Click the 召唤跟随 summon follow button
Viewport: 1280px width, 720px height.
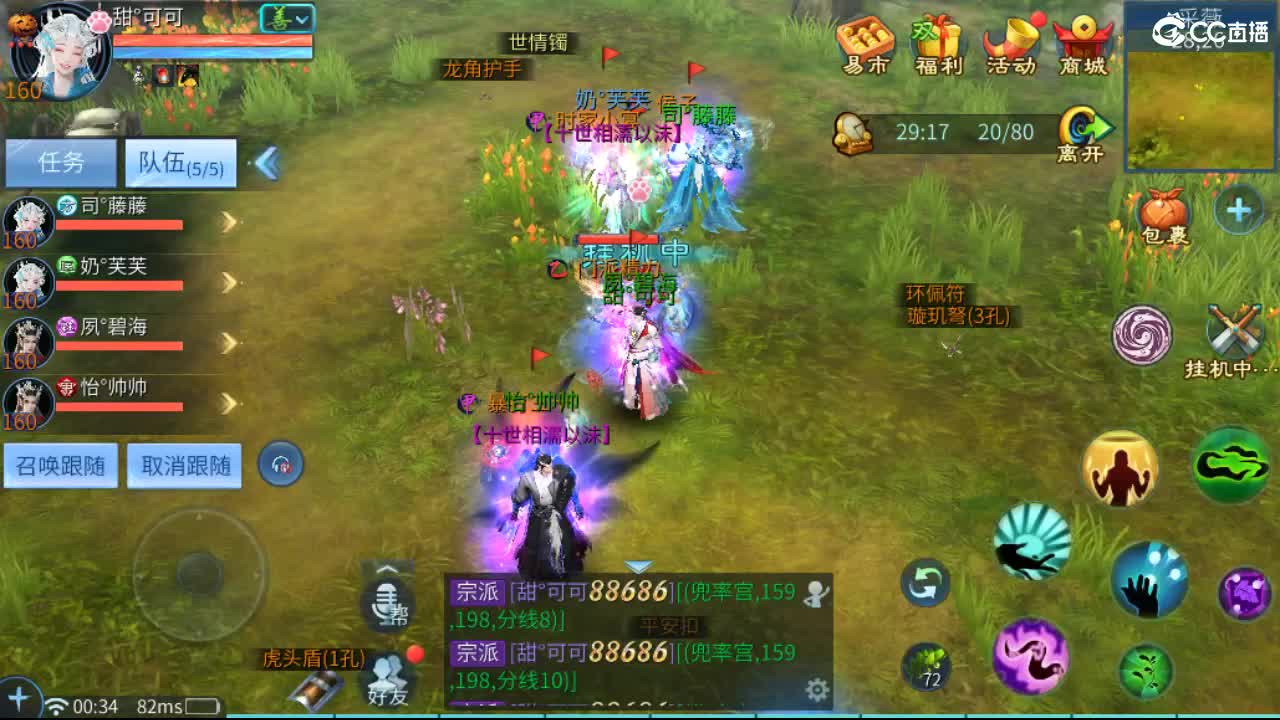[x=62, y=465]
